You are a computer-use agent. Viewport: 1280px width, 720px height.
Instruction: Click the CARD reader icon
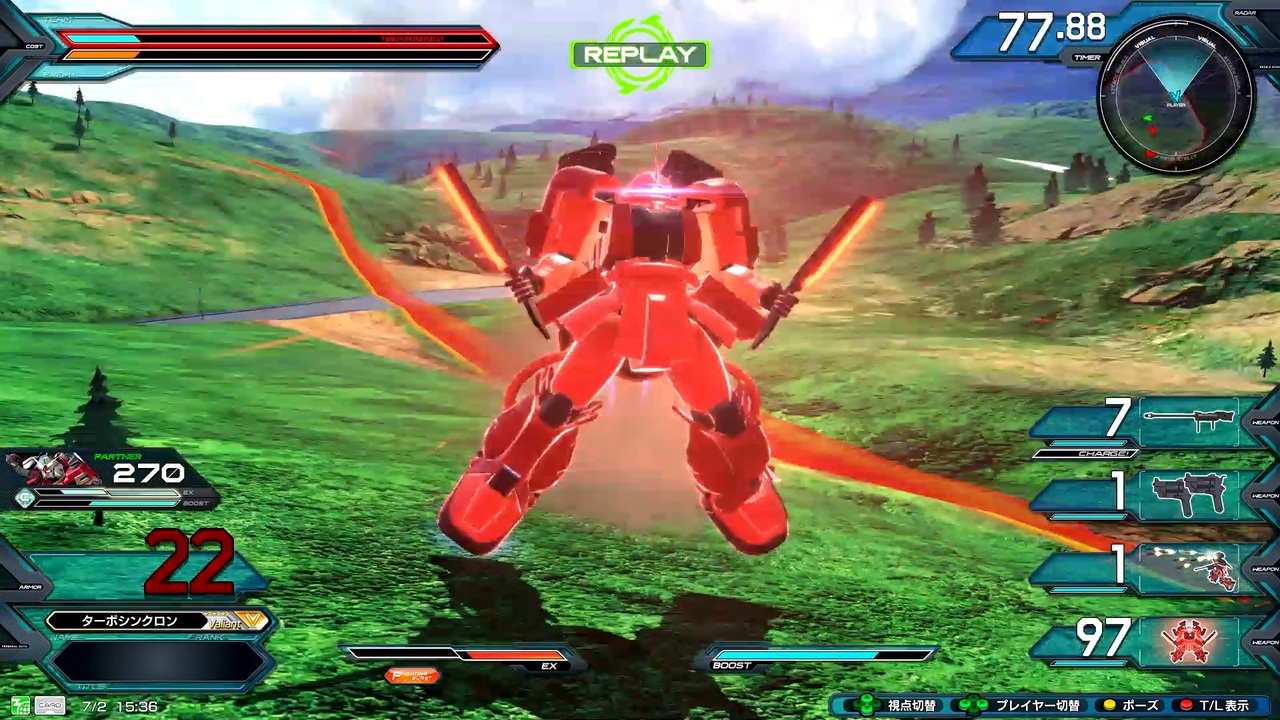[x=48, y=705]
